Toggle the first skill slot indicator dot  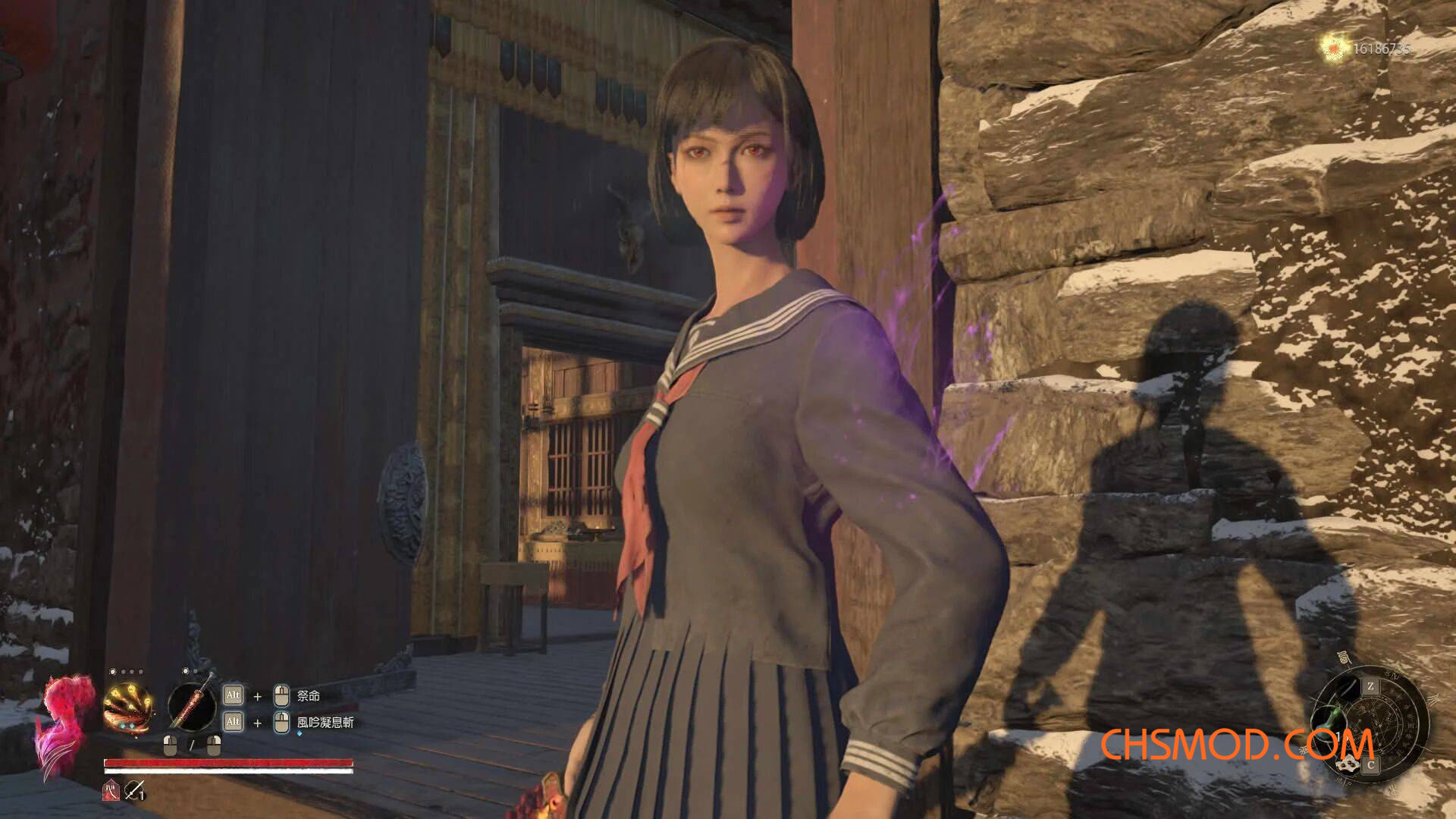click(113, 670)
